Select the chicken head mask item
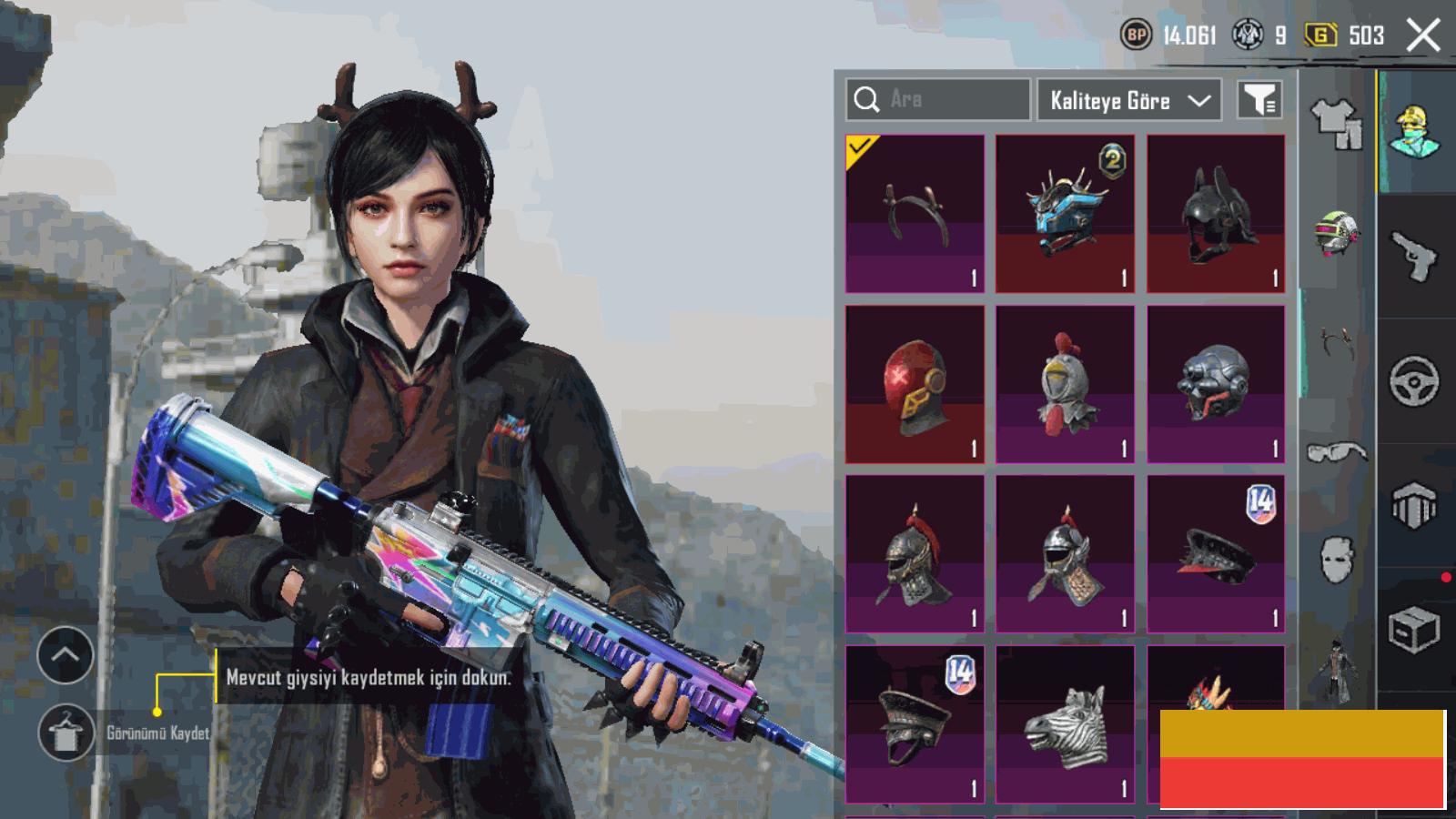The height and width of the screenshot is (819, 1456). click(1065, 384)
